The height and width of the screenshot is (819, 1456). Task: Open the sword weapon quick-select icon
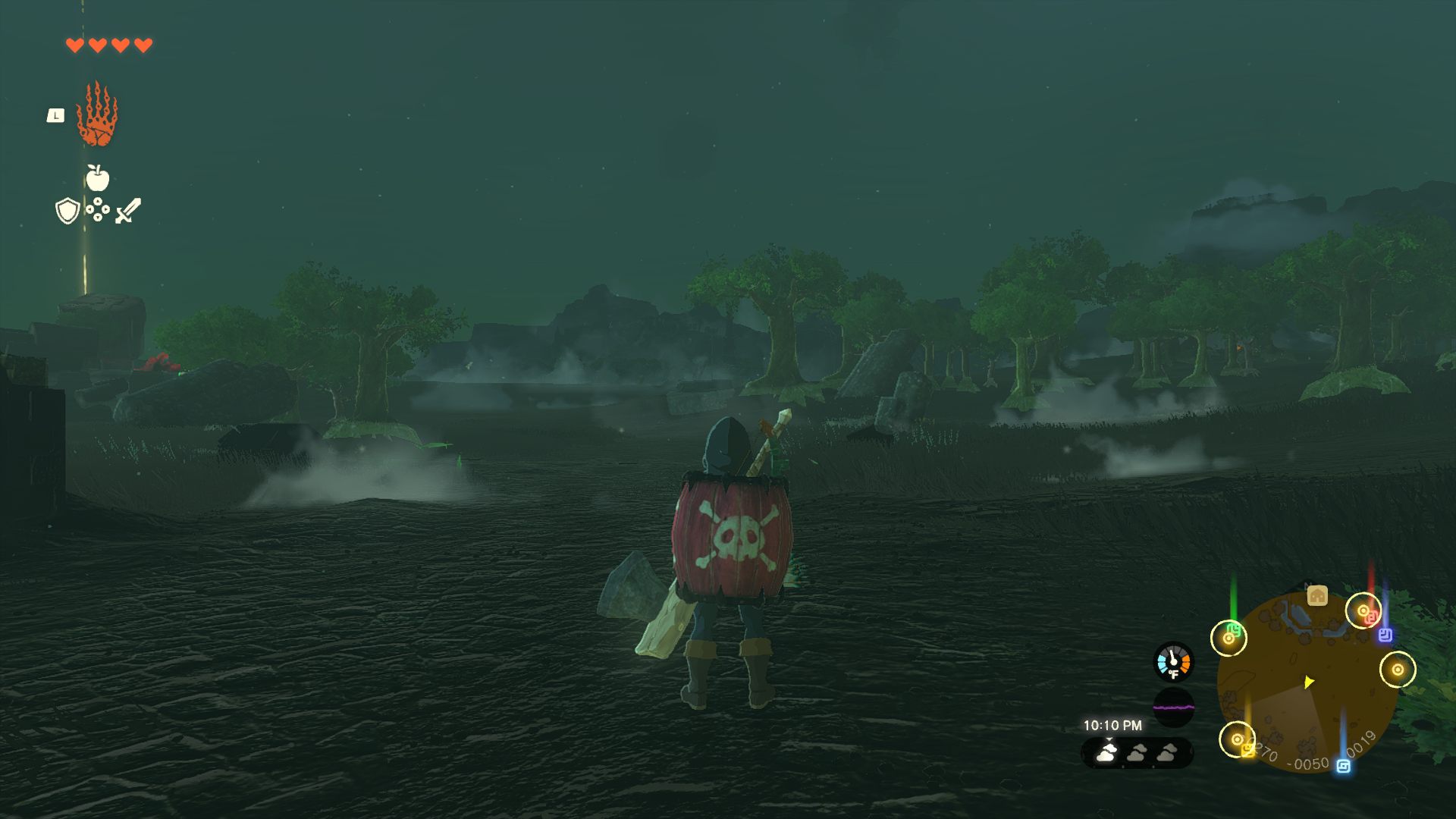coord(128,210)
